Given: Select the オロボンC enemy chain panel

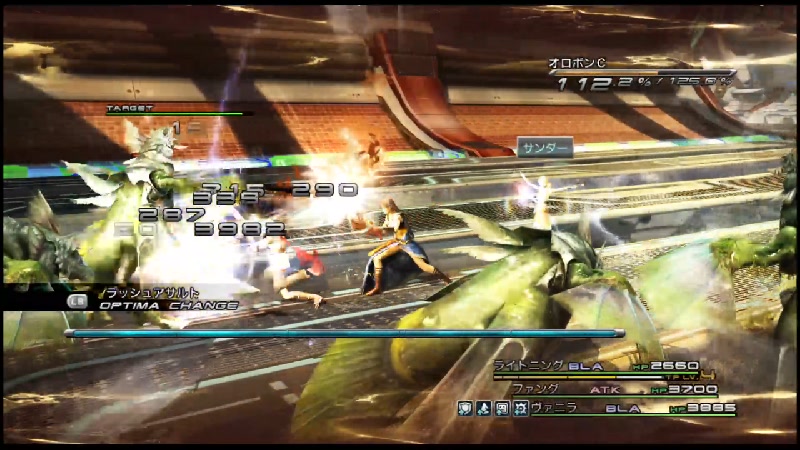Looking at the screenshot, I should coord(640,75).
